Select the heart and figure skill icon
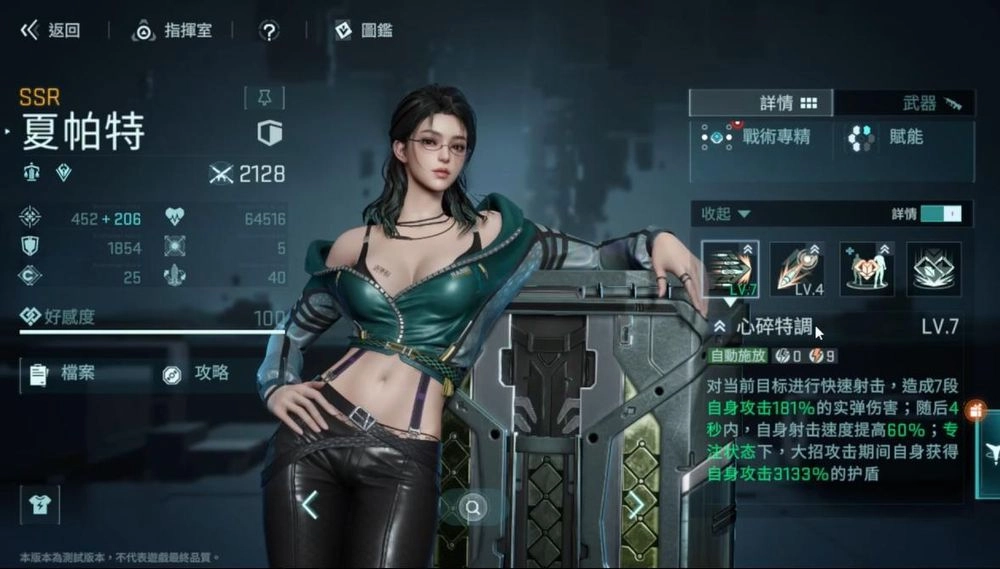Viewport: 1000px width, 569px height. pyautogui.click(x=867, y=268)
